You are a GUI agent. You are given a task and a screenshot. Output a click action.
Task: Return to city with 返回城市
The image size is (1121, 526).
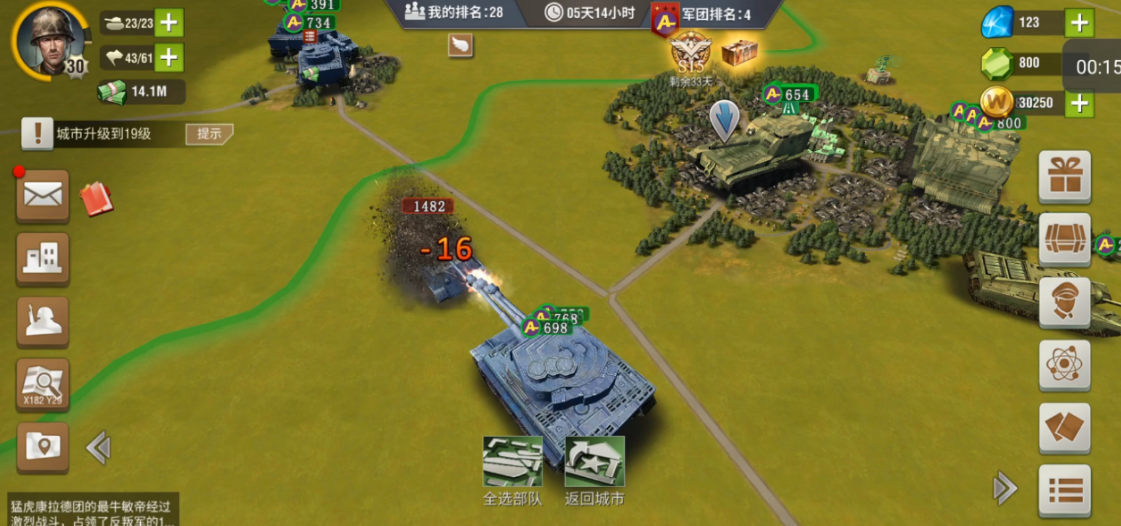coord(594,470)
